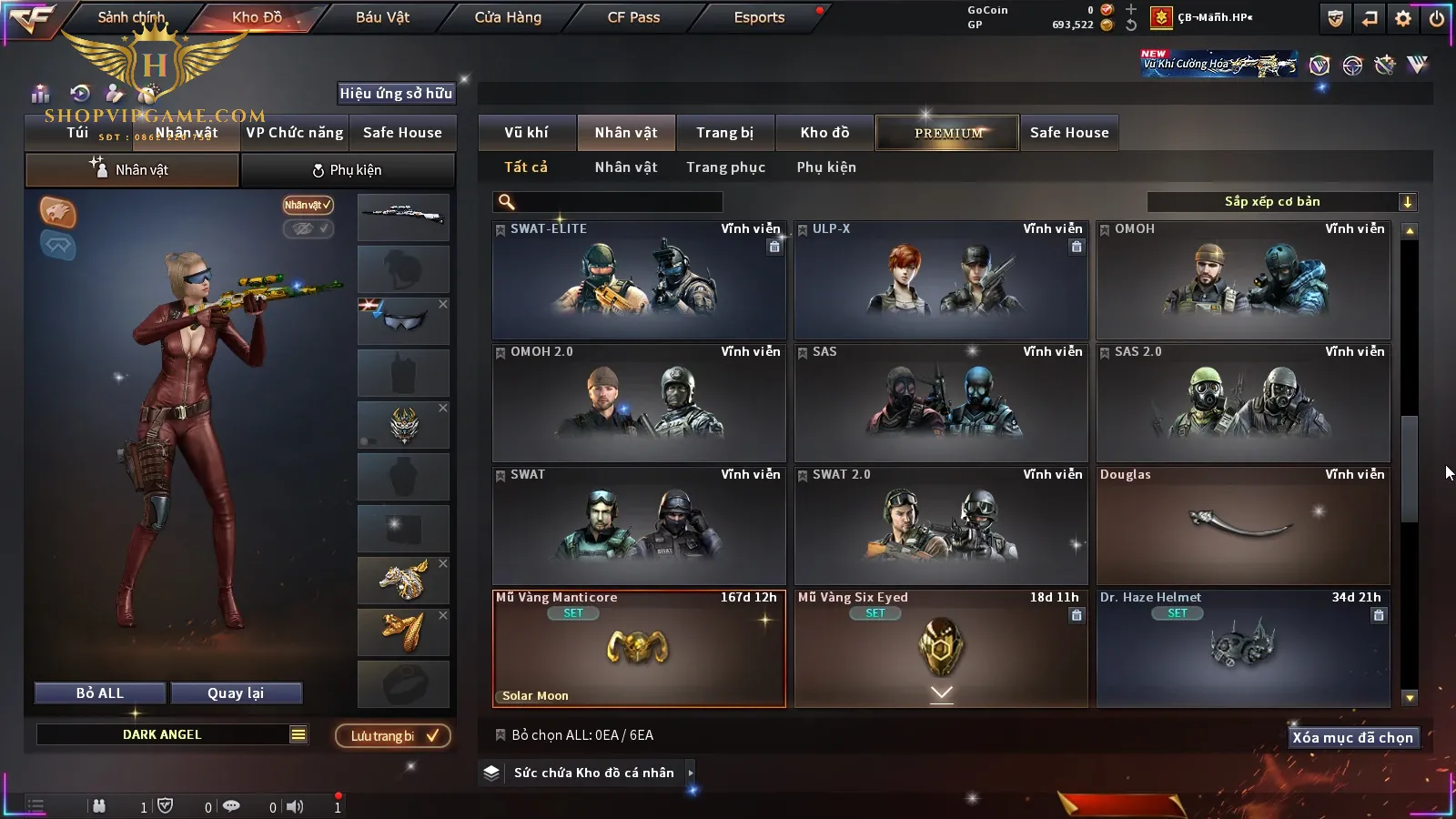1456x819 pixels.
Task: Select the Douglas item tile
Action: (x=1243, y=526)
